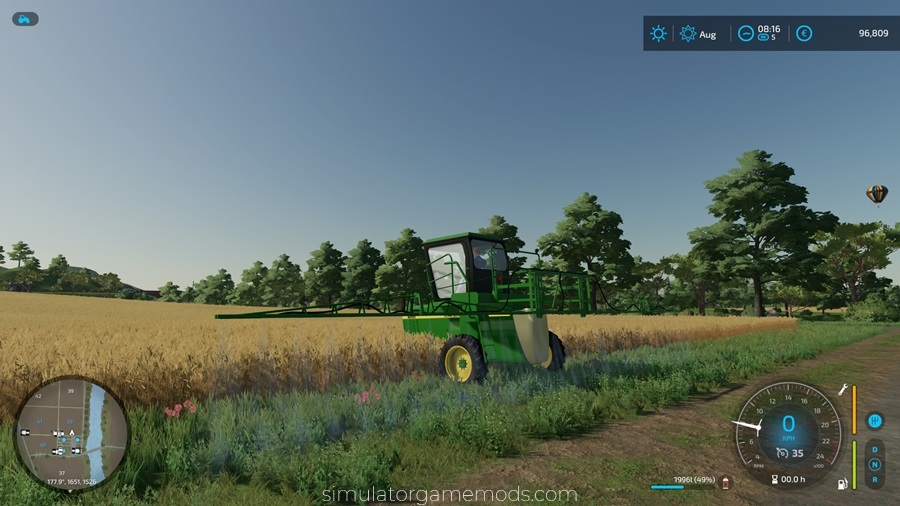Viewport: 900px width, 506px height.
Task: Click the fuel pump icon
Action: pyautogui.click(x=842, y=484)
